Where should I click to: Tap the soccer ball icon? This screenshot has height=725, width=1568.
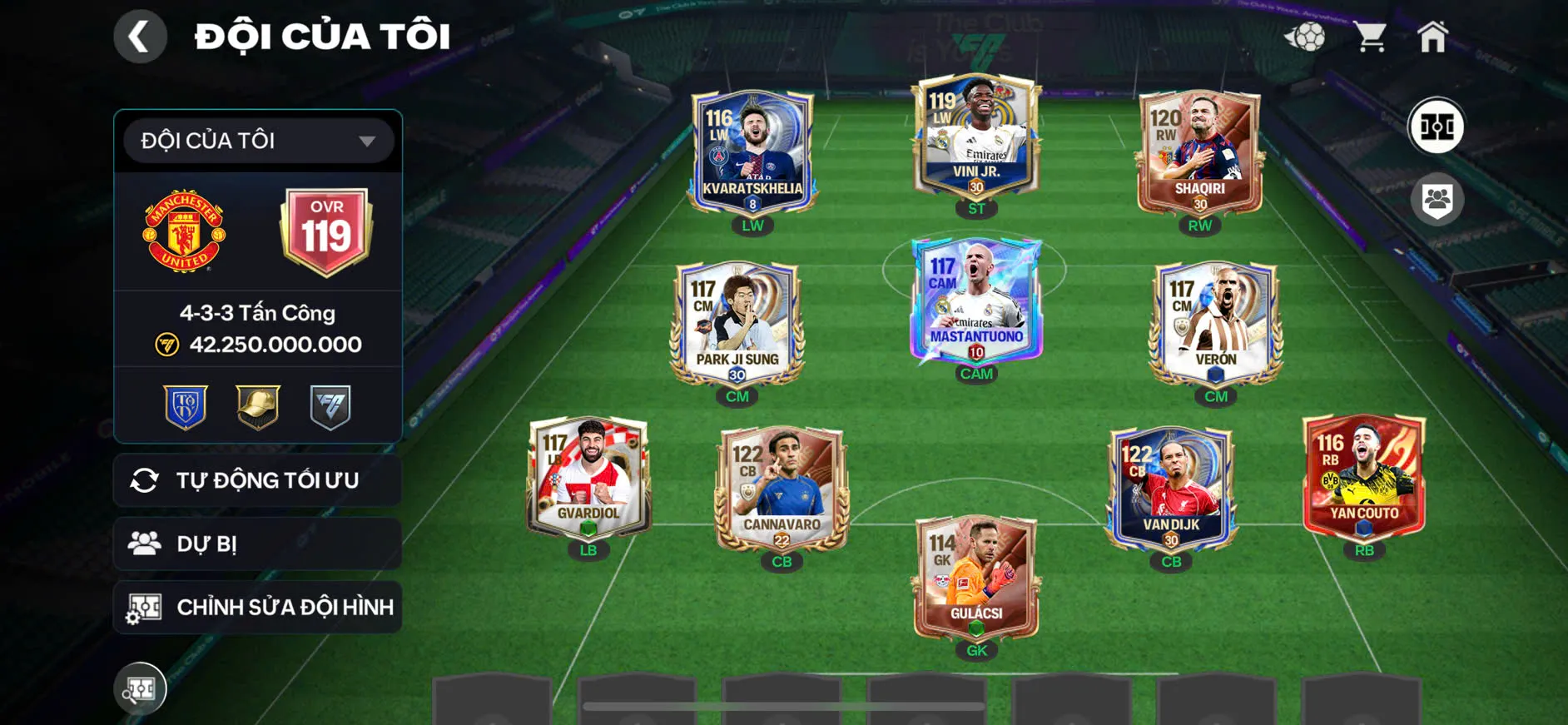[x=1305, y=37]
